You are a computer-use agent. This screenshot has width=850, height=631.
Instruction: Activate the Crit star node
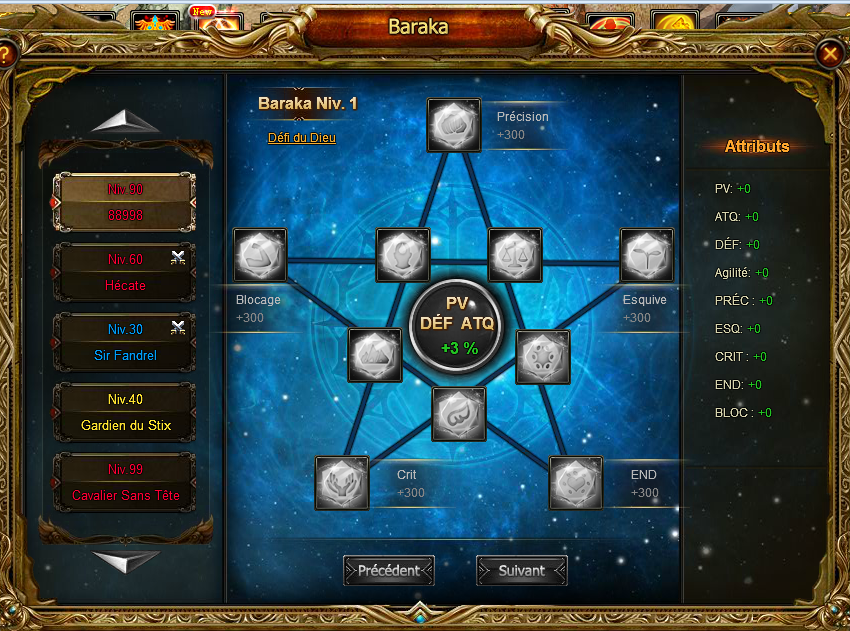[342, 483]
